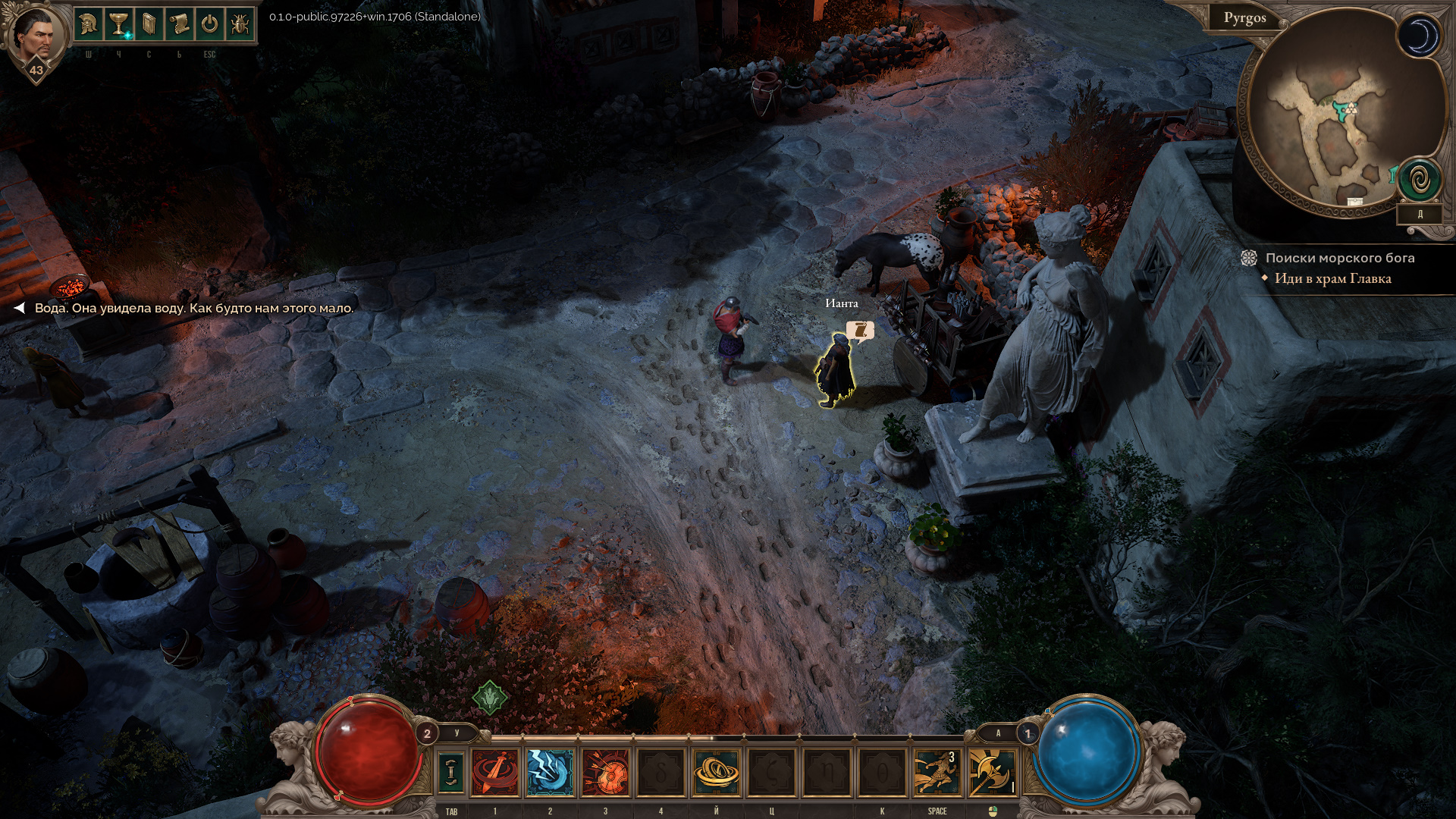Activate the golden rings ability
The width and height of the screenshot is (1456, 819).
coord(716,772)
